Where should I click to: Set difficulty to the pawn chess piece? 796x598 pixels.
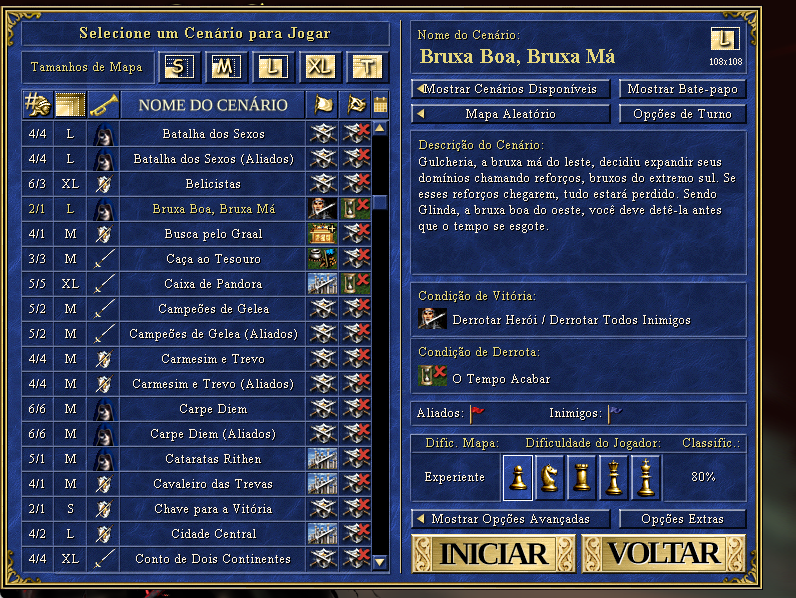coord(518,477)
